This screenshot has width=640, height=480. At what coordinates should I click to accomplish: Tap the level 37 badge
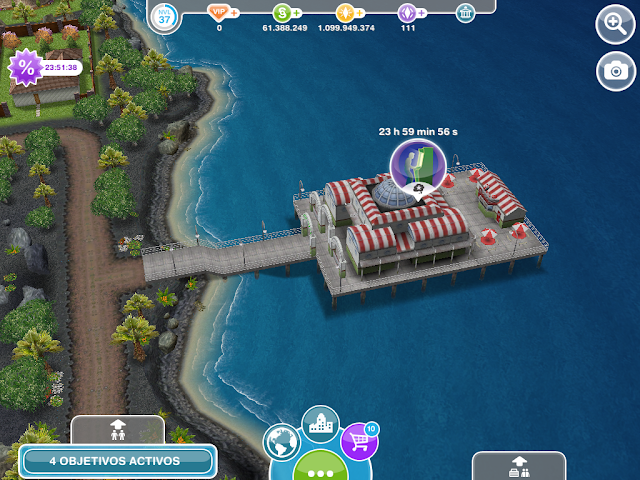[165, 15]
